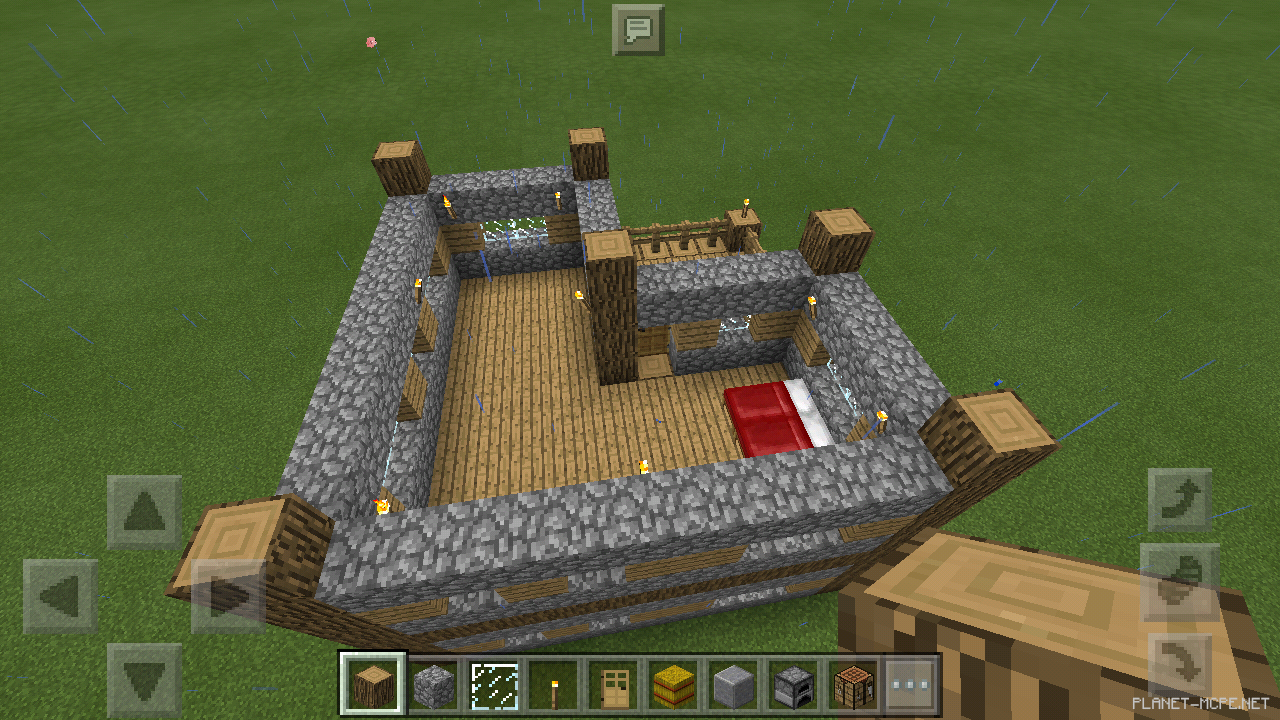Select the torch item in the hotbar
Viewport: 1280px width, 720px height.
click(x=553, y=683)
